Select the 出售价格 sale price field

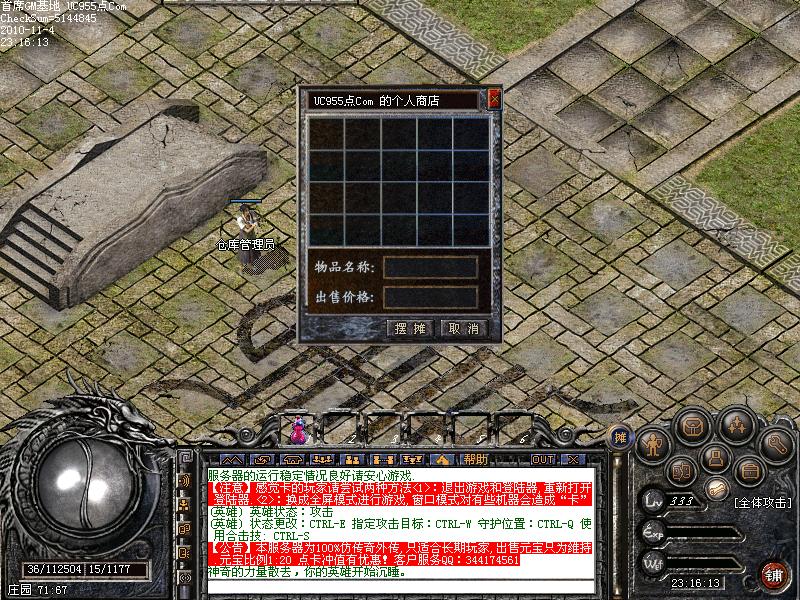431,297
